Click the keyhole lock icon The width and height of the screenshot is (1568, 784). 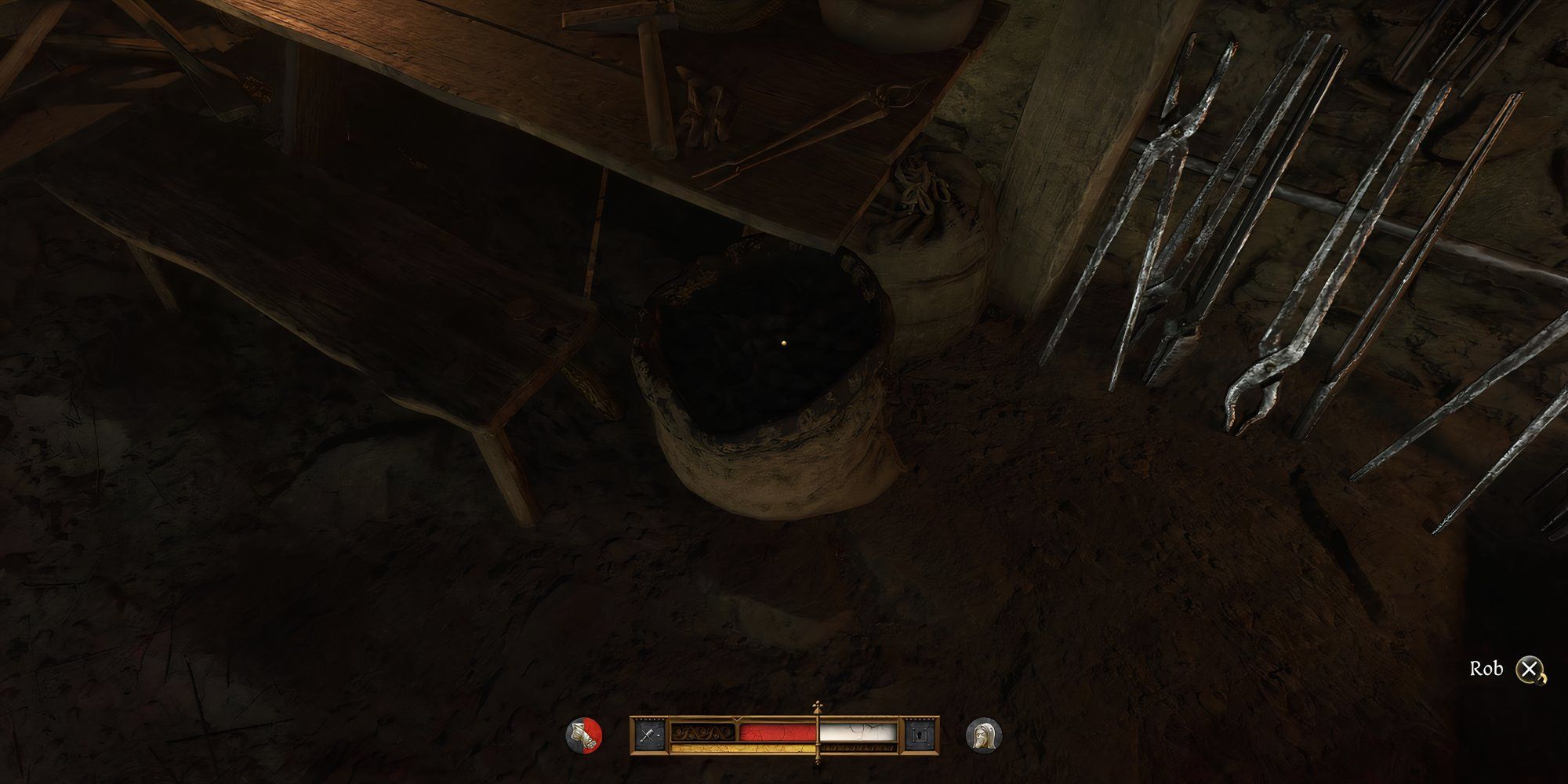coord(920,735)
